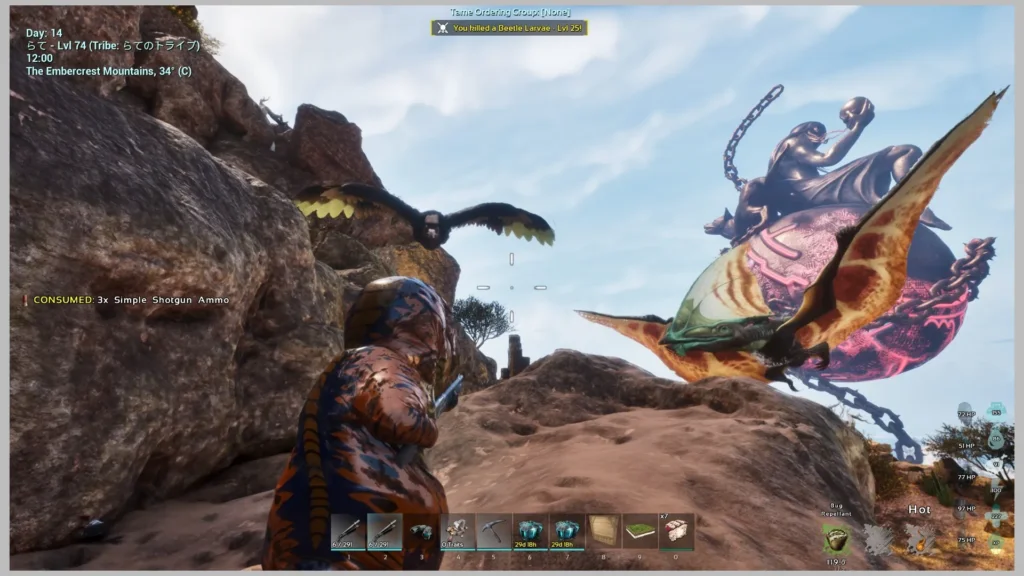Select the teal curved item hotbar slot

(421, 532)
